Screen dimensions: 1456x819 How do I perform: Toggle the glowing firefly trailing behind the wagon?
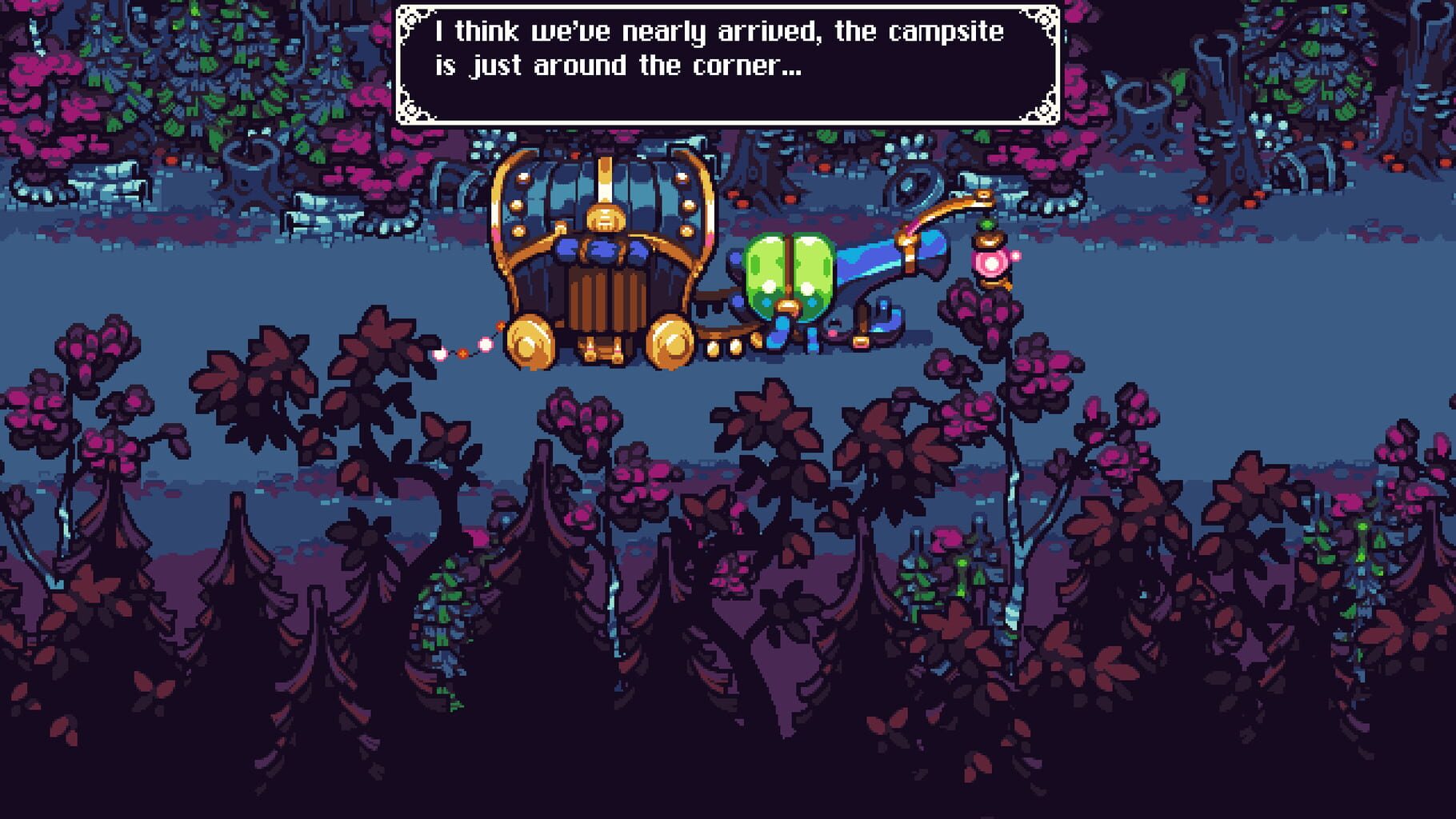tap(439, 354)
